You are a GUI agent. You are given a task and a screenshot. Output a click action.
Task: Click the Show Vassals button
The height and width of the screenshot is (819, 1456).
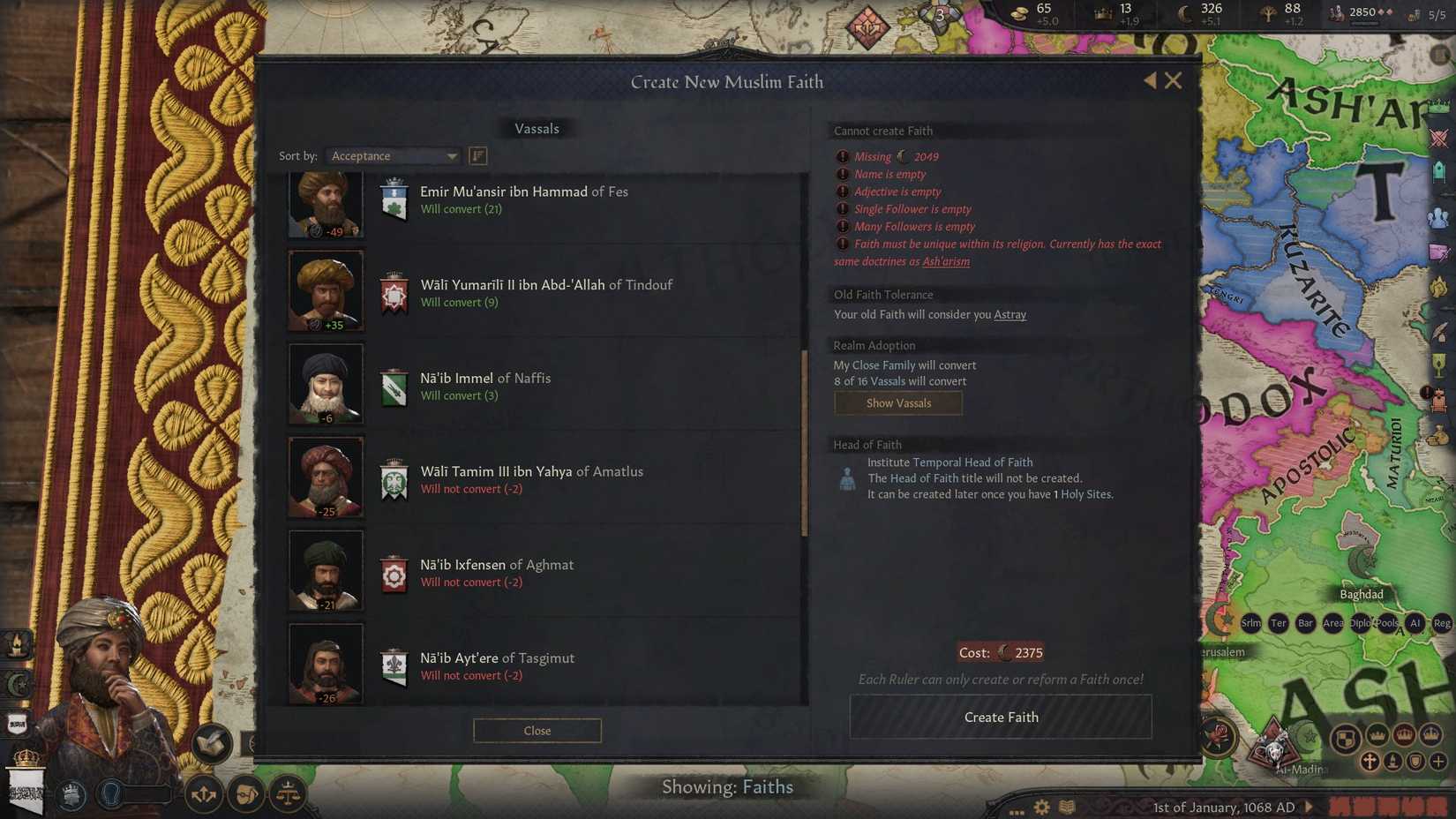(x=898, y=403)
